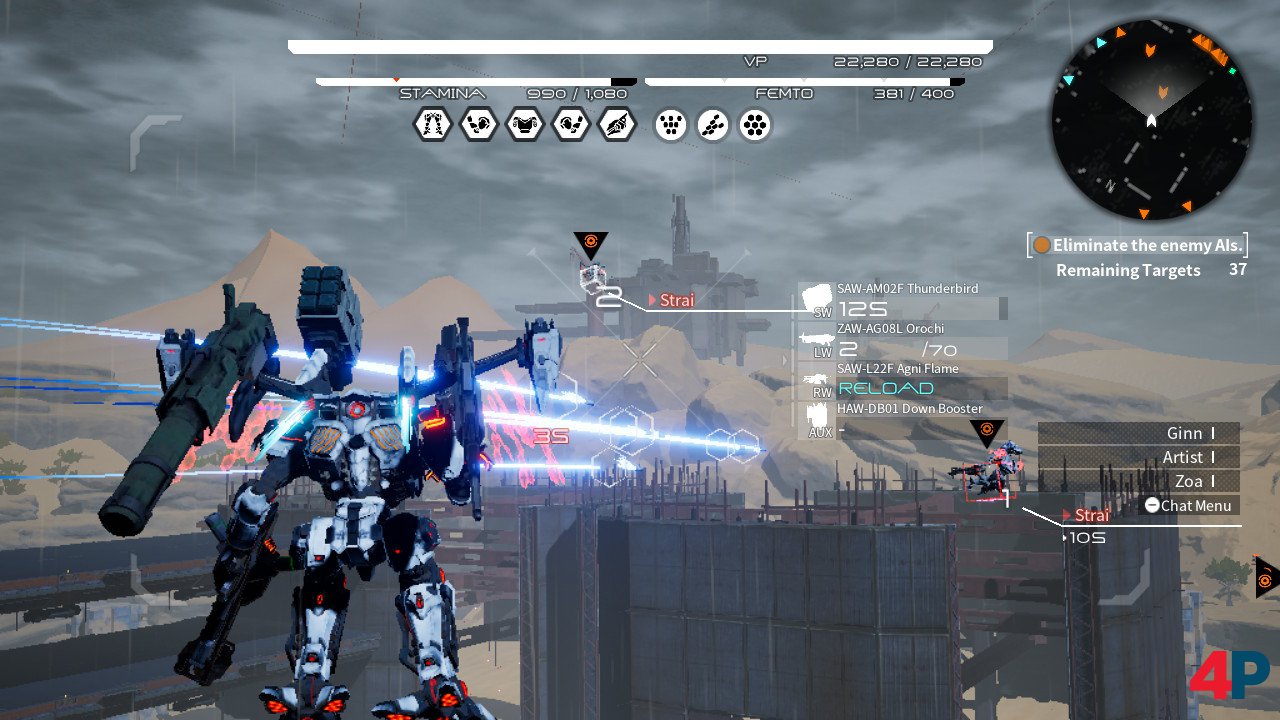Click the body armor status hexagon icon
The image size is (1280, 720).
tap(524, 125)
